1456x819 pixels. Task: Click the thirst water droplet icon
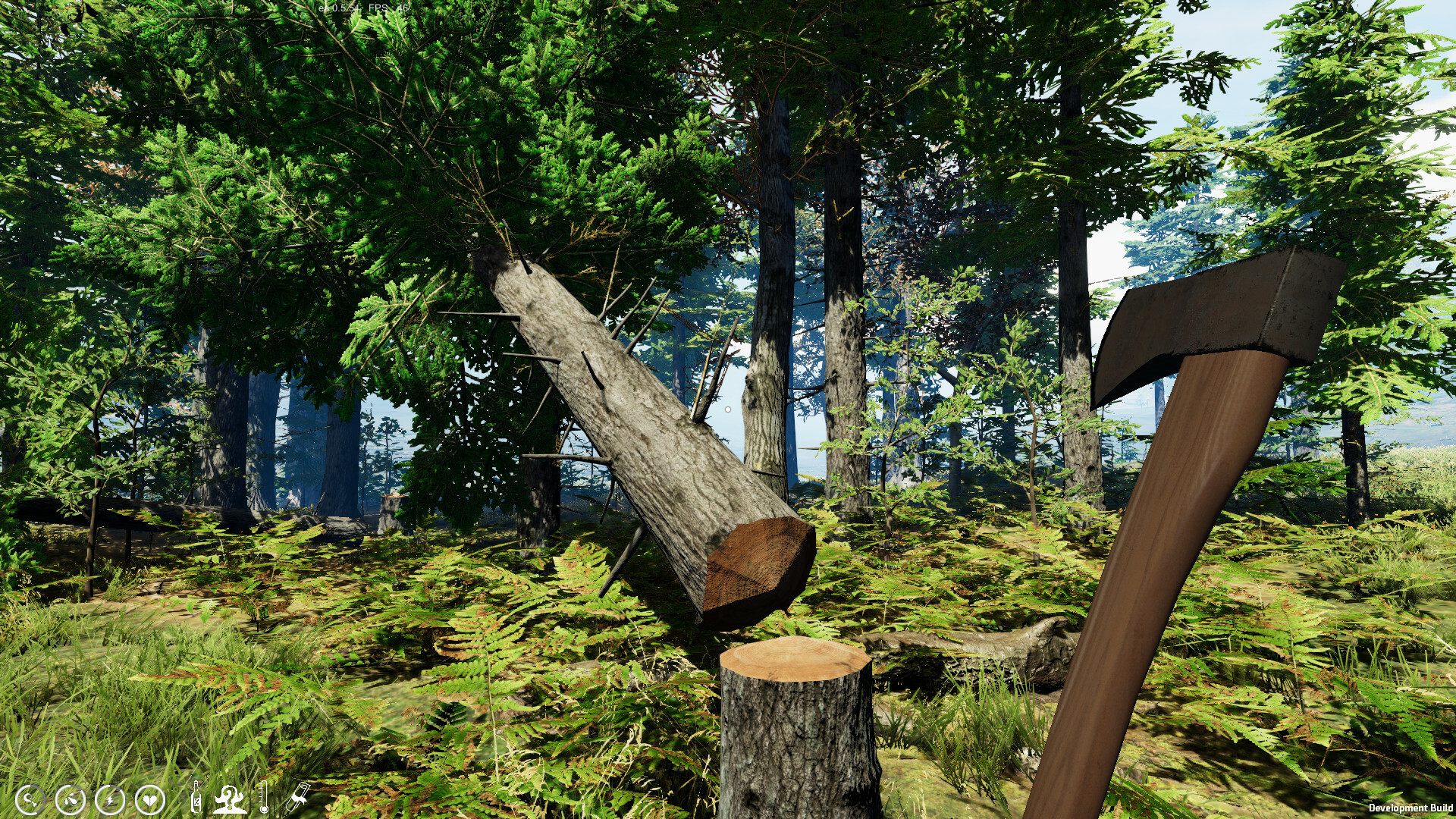pos(70,799)
